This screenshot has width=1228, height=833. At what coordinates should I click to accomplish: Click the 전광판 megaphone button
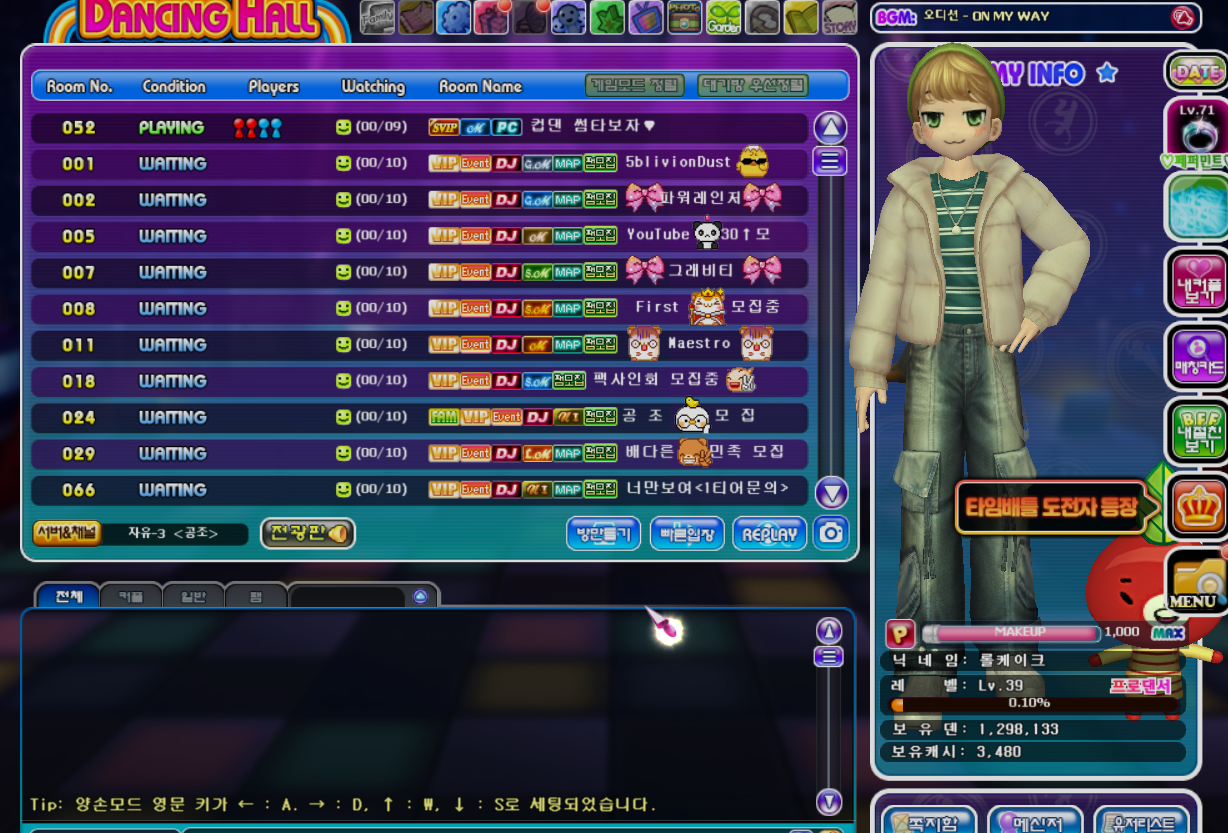pyautogui.click(x=307, y=533)
